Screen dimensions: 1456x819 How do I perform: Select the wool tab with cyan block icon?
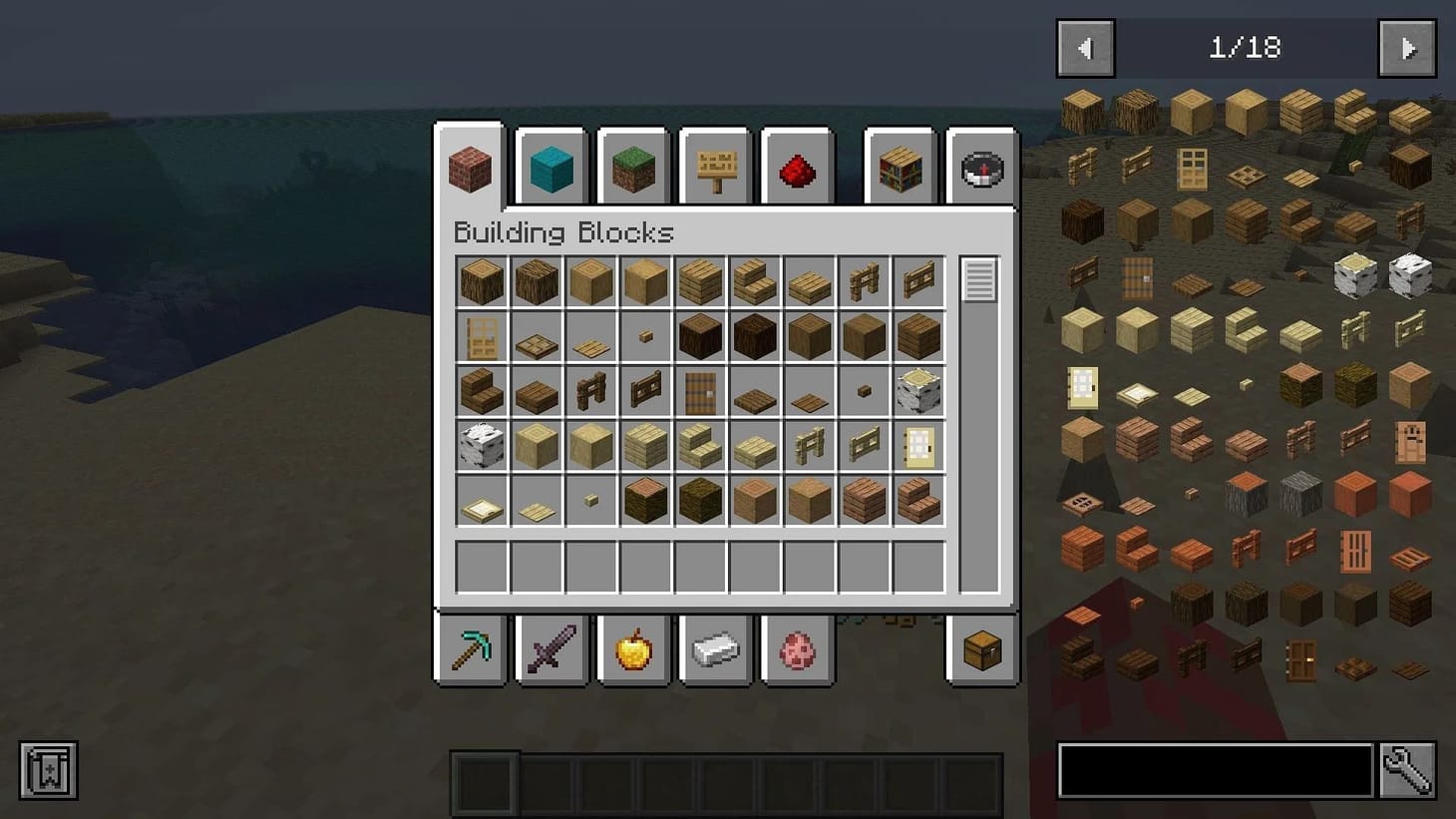pyautogui.click(x=551, y=168)
